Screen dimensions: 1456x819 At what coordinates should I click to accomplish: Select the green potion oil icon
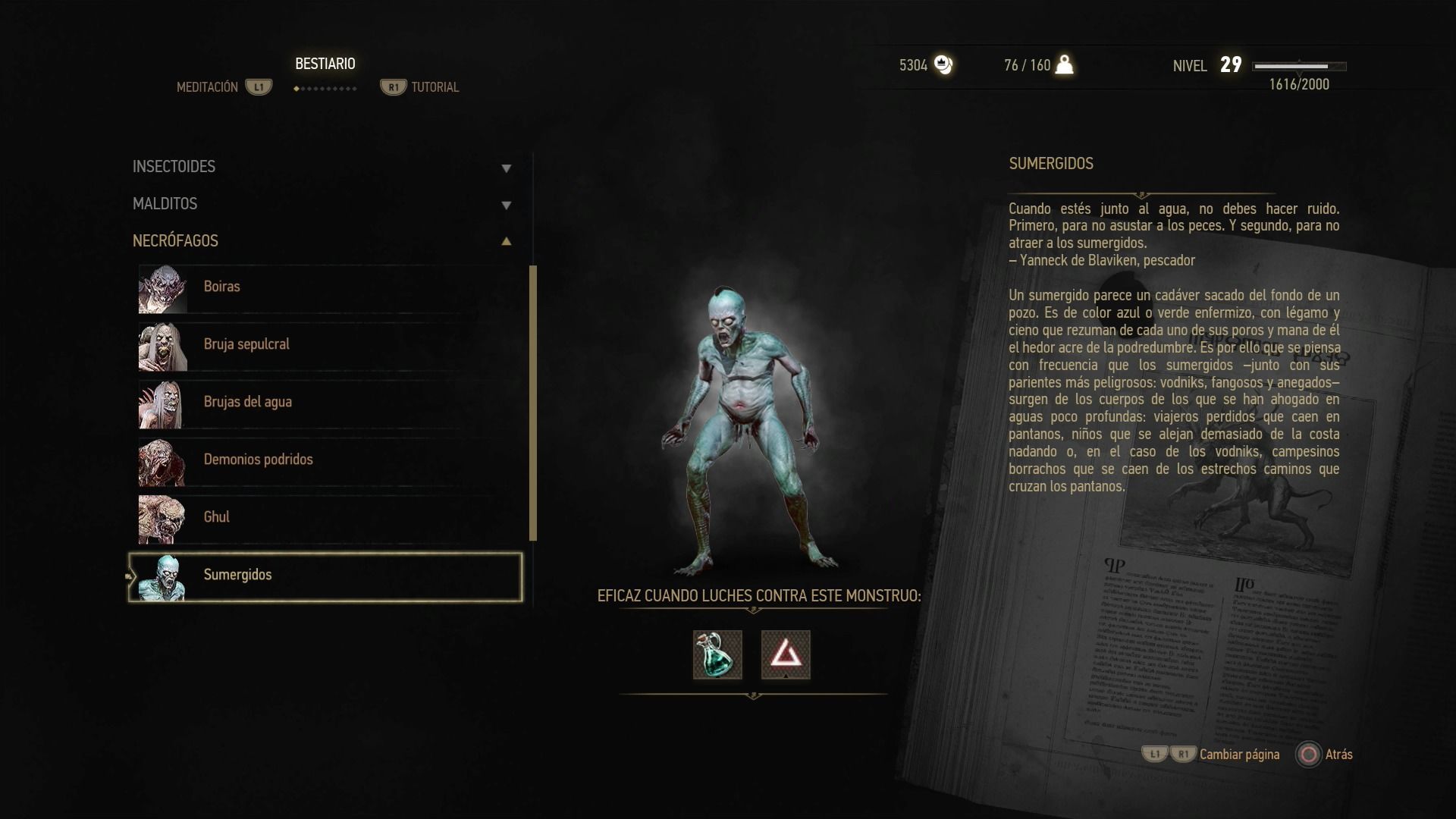click(x=717, y=654)
